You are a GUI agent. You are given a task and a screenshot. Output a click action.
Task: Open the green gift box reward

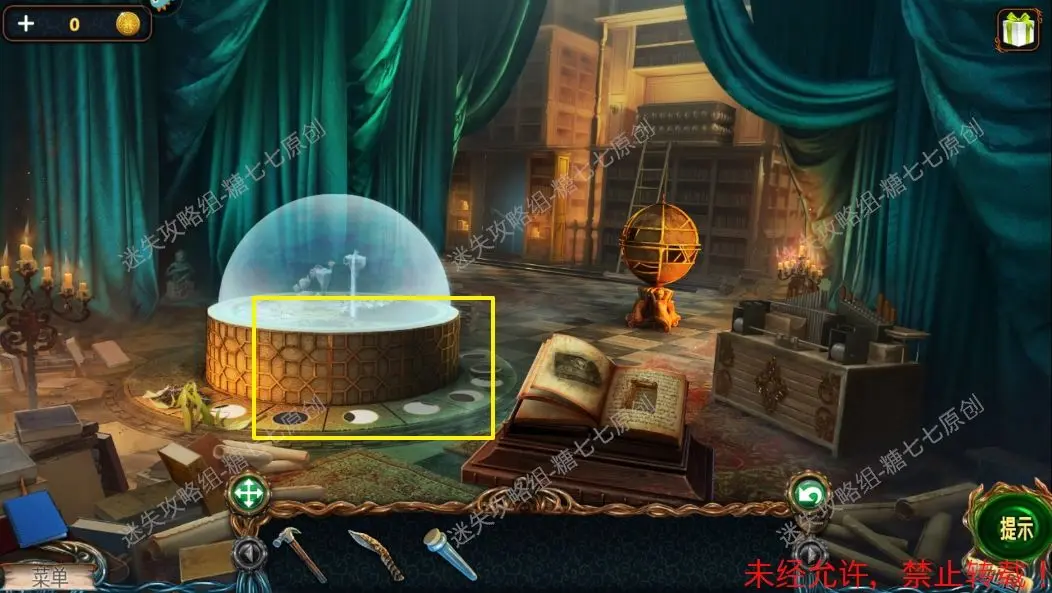pyautogui.click(x=1018, y=31)
